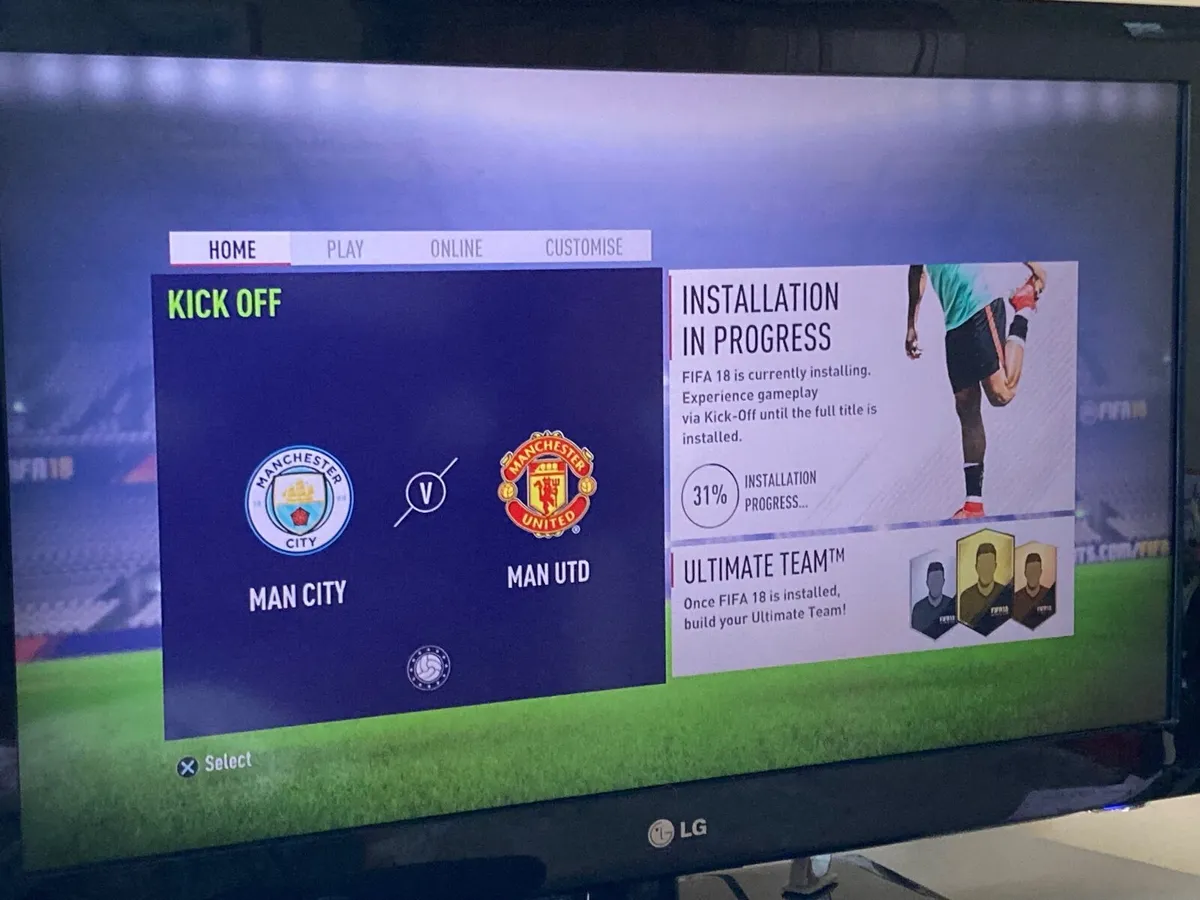1200x900 pixels.
Task: Choose the Manchester United crest
Action: click(546, 484)
